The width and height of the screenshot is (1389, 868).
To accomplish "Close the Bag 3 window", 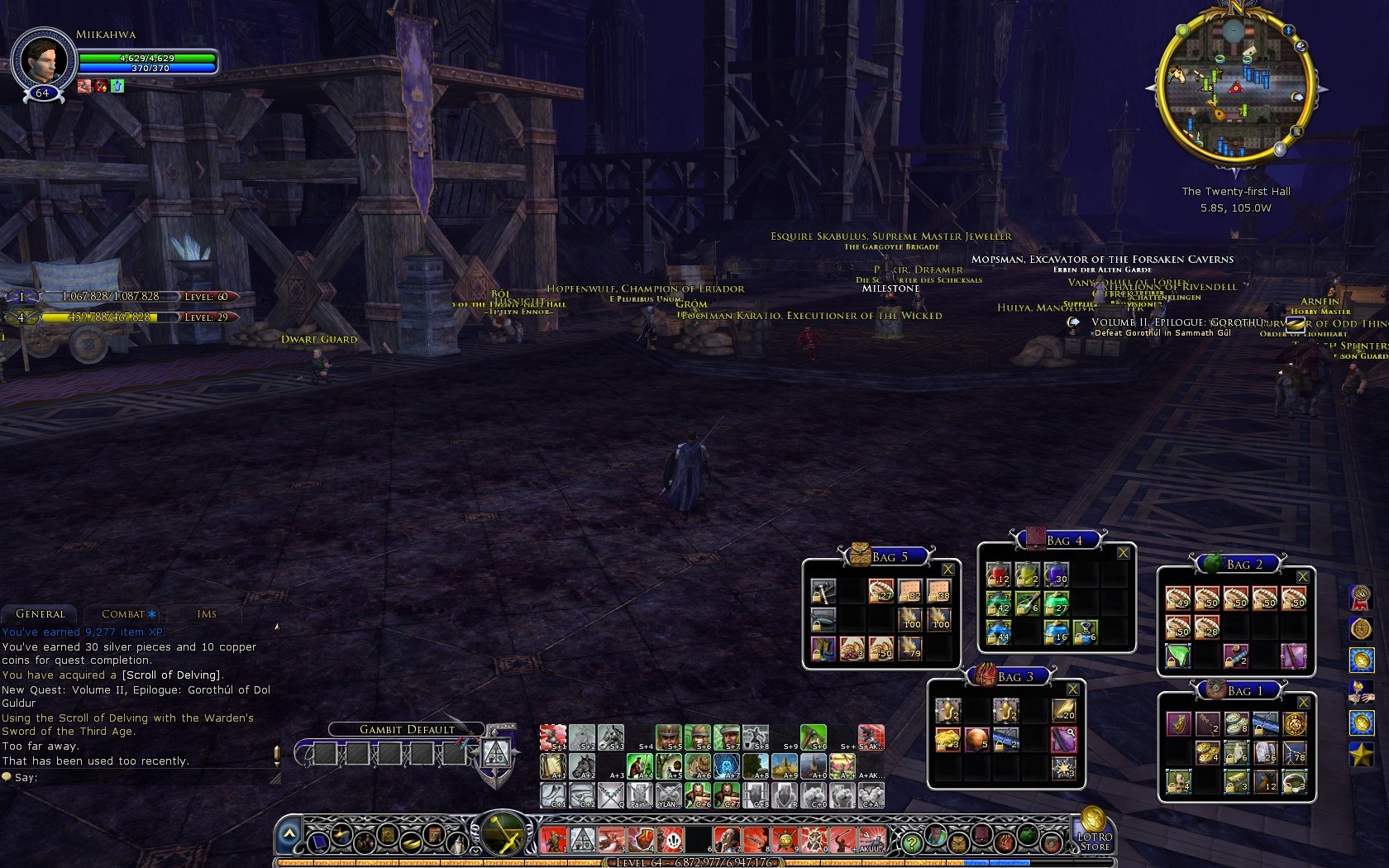I will pos(1072,689).
